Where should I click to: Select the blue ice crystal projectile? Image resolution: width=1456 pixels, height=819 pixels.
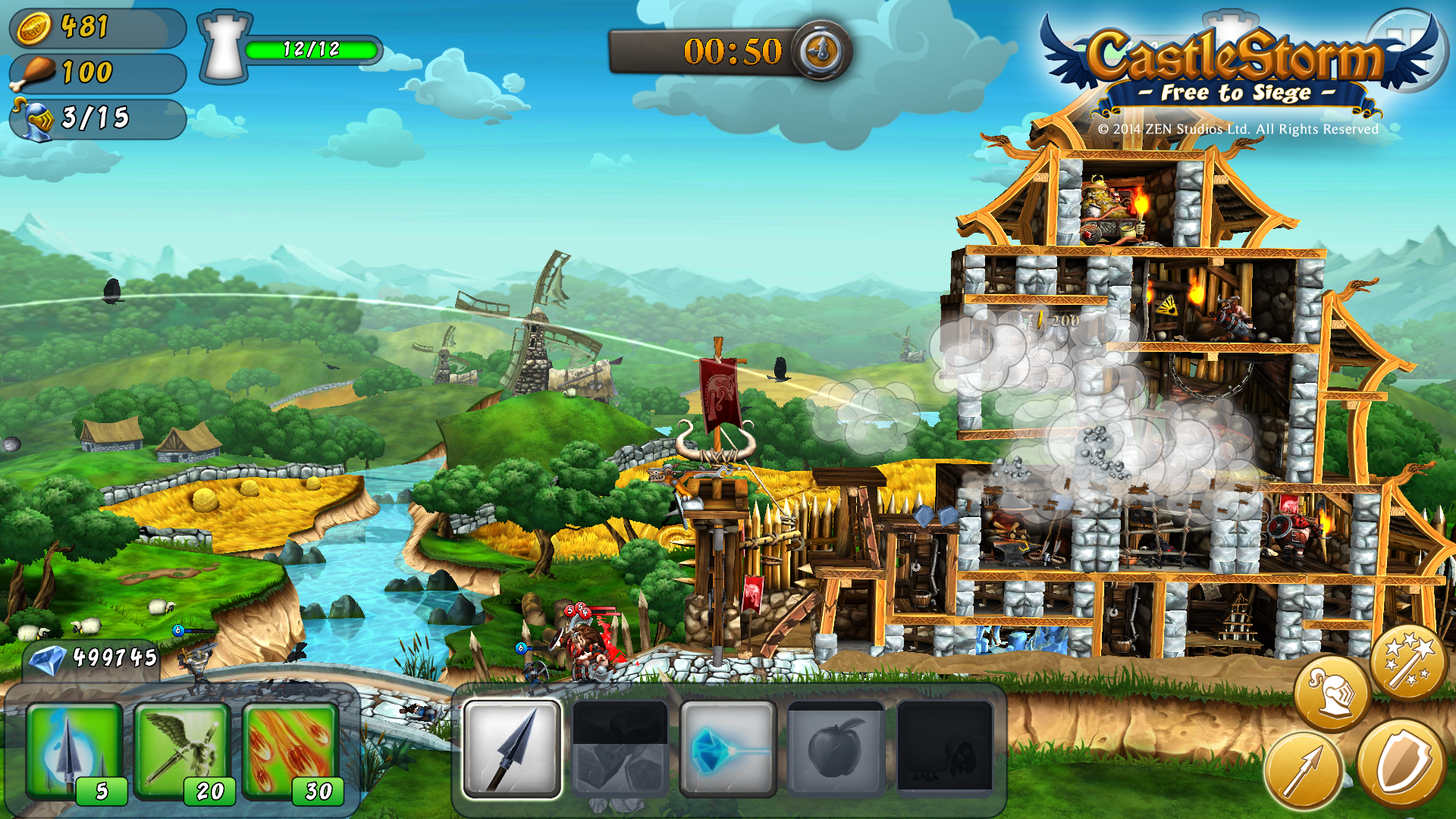coord(728,749)
